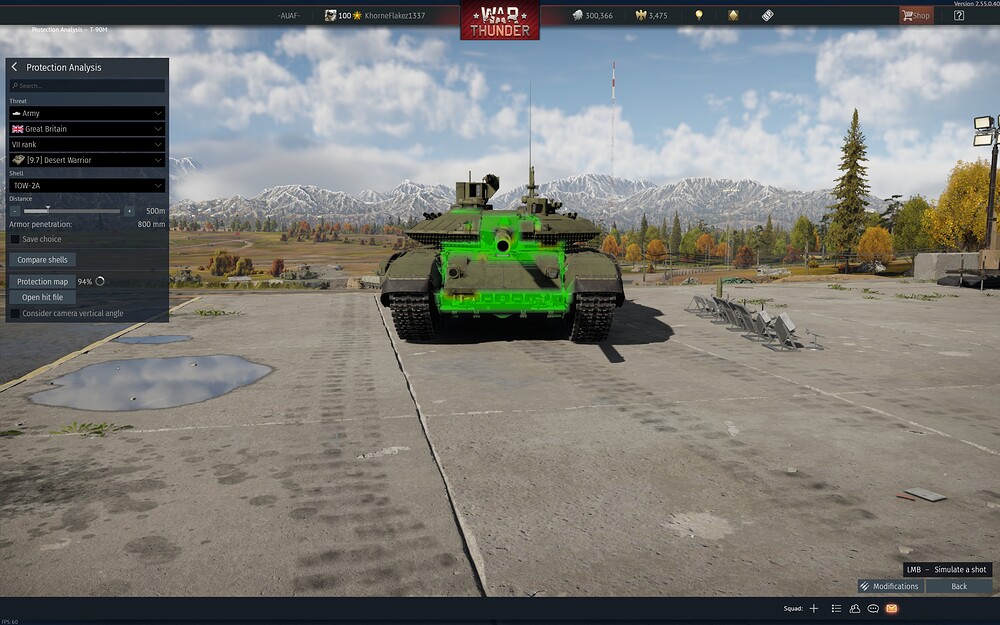Image resolution: width=1000 pixels, height=625 pixels.
Task: Open the Shop from the top bar
Action: point(915,15)
